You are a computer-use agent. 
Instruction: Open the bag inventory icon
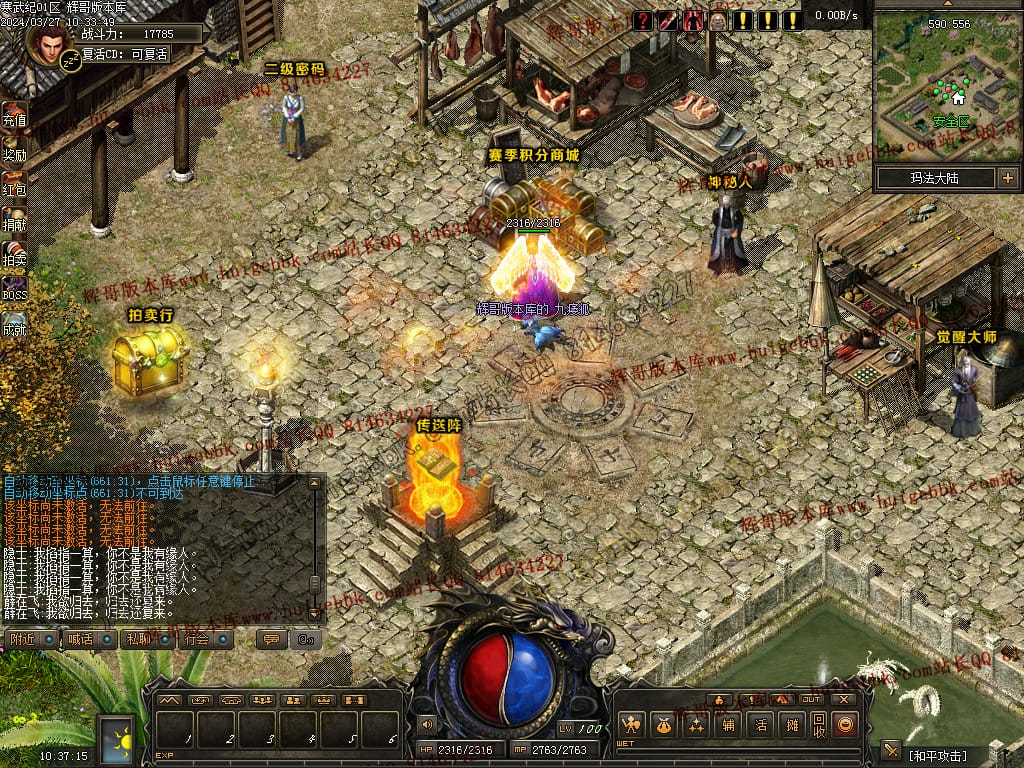coord(663,725)
